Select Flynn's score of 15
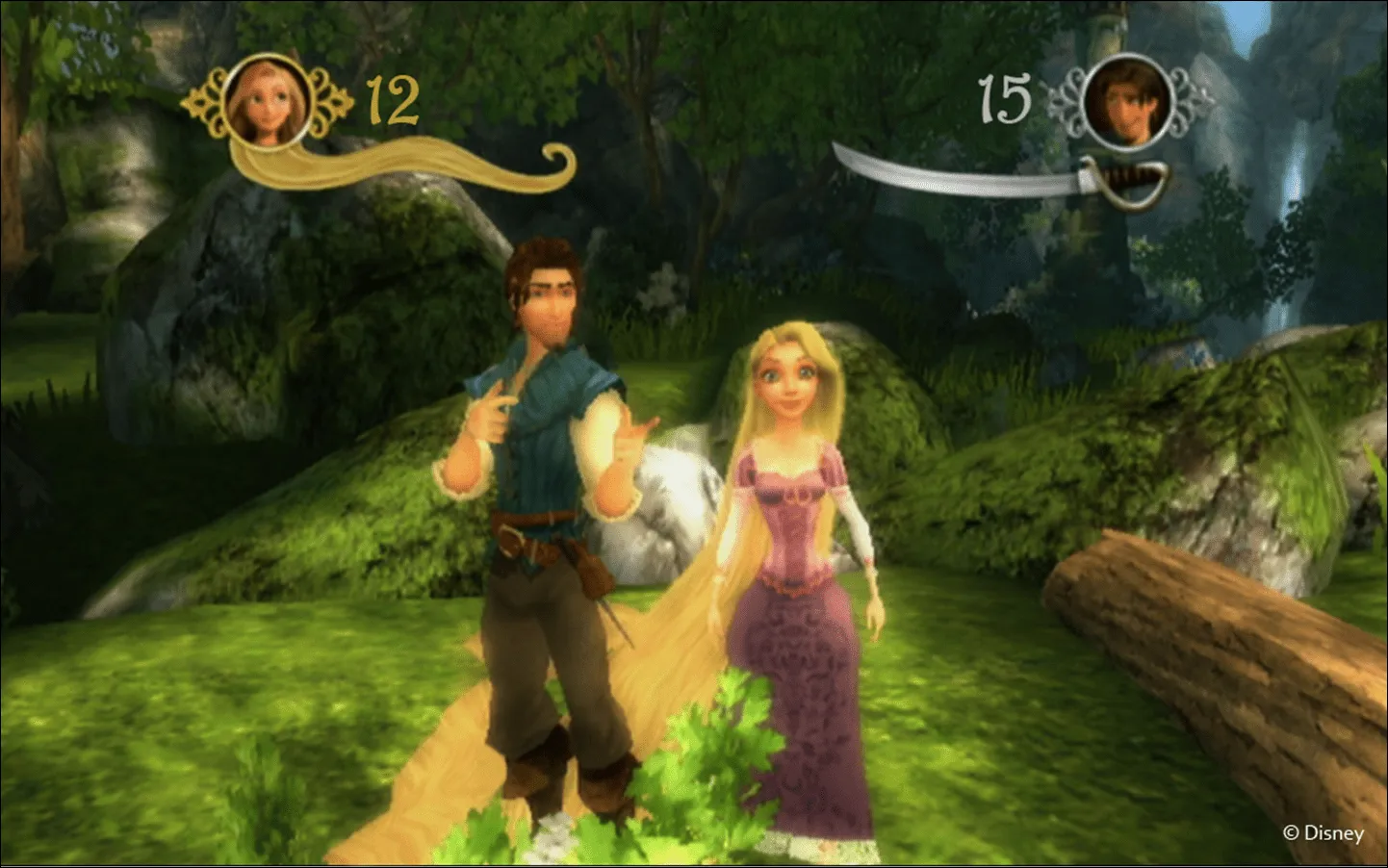Viewport: 1388px width, 868px height. point(1004,96)
